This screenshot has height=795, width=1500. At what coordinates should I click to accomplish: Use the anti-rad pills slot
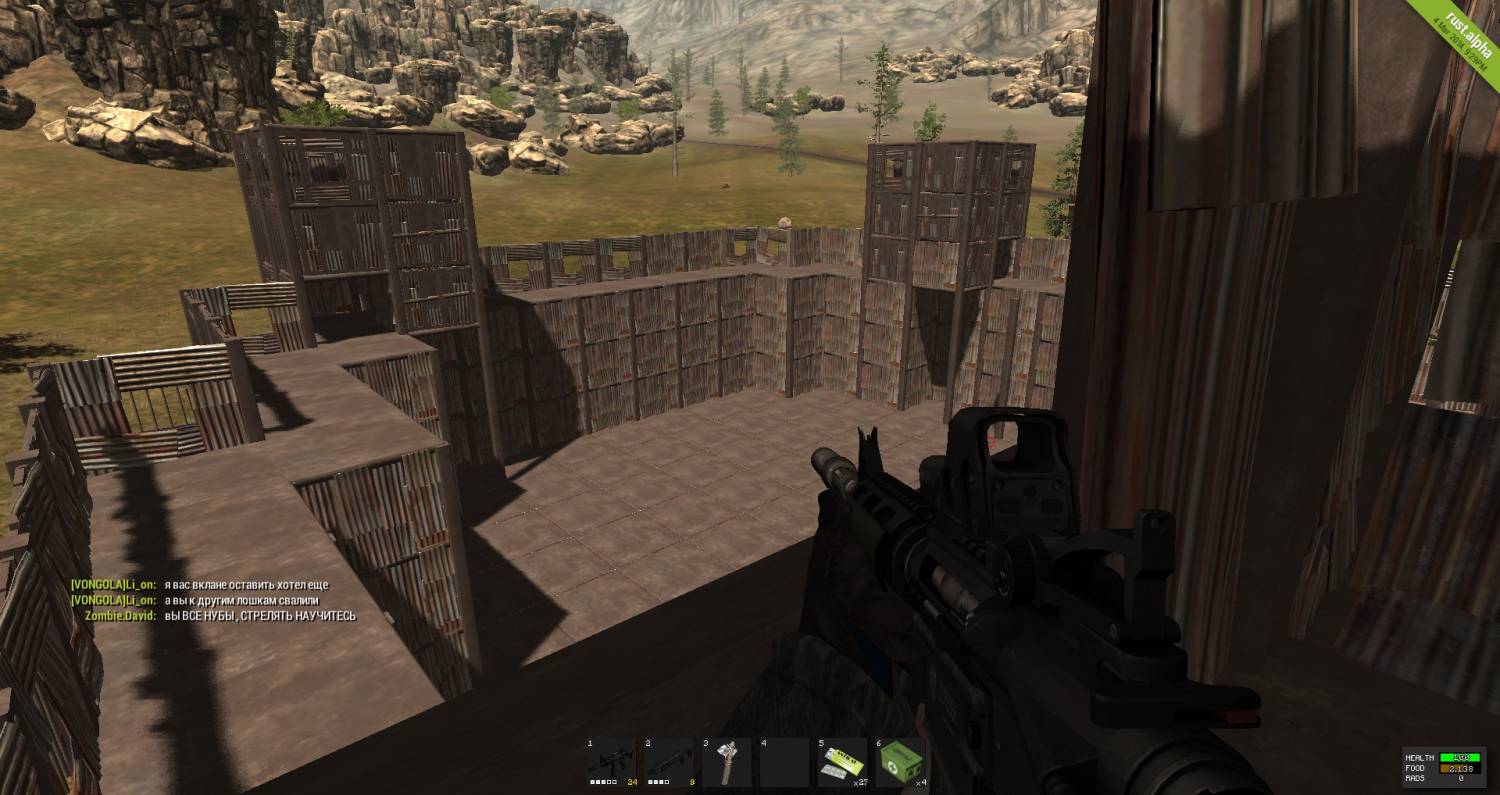842,763
